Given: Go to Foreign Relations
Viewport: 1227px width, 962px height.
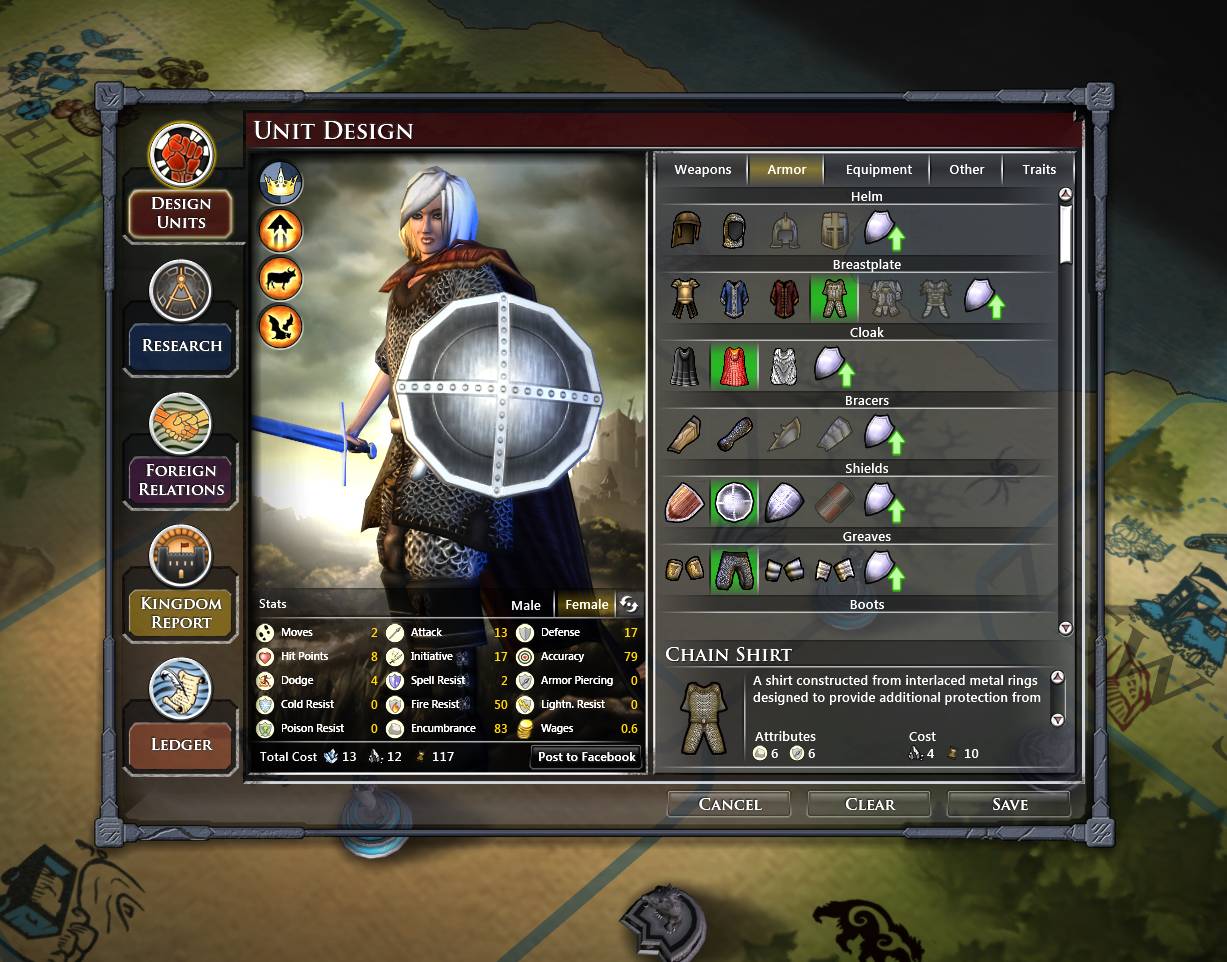Looking at the screenshot, I should click(x=181, y=480).
